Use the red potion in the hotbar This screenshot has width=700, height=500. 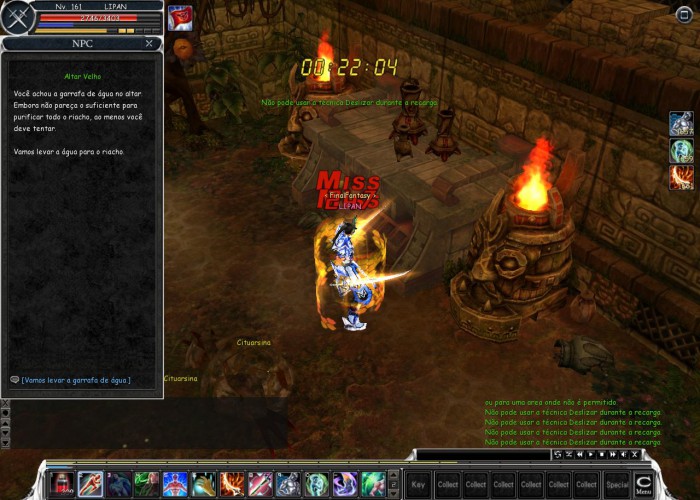62,484
